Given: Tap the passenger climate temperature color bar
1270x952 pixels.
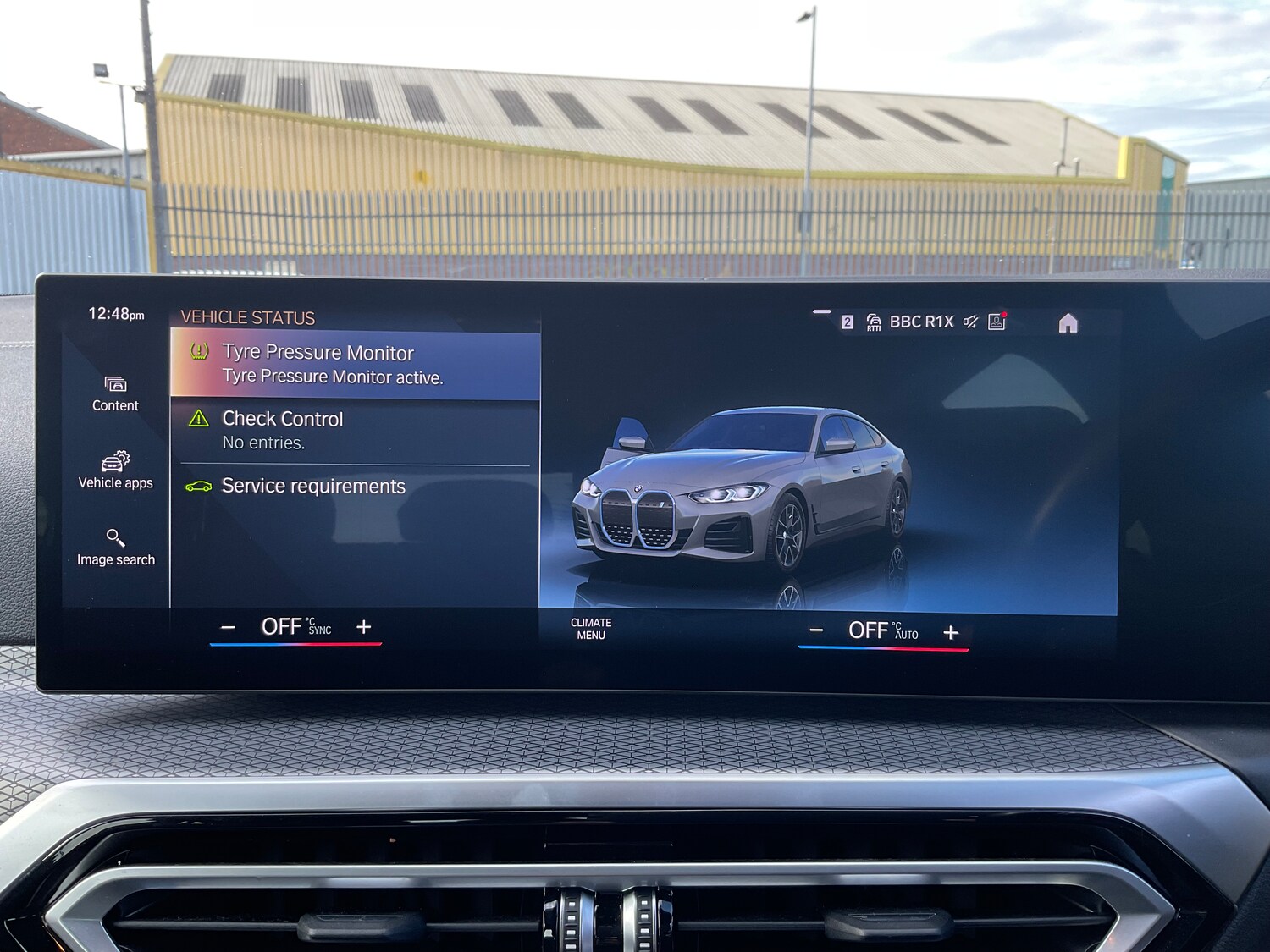Looking at the screenshot, I should pos(884,648).
